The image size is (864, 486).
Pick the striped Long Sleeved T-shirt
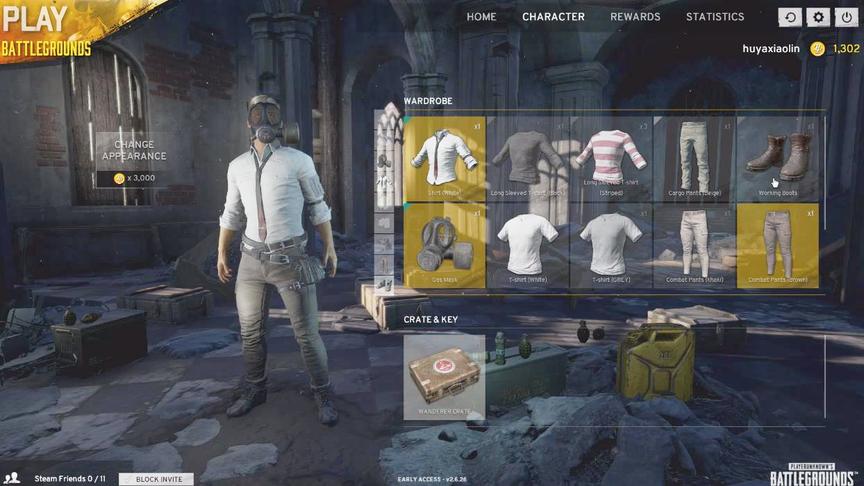[x=611, y=159]
